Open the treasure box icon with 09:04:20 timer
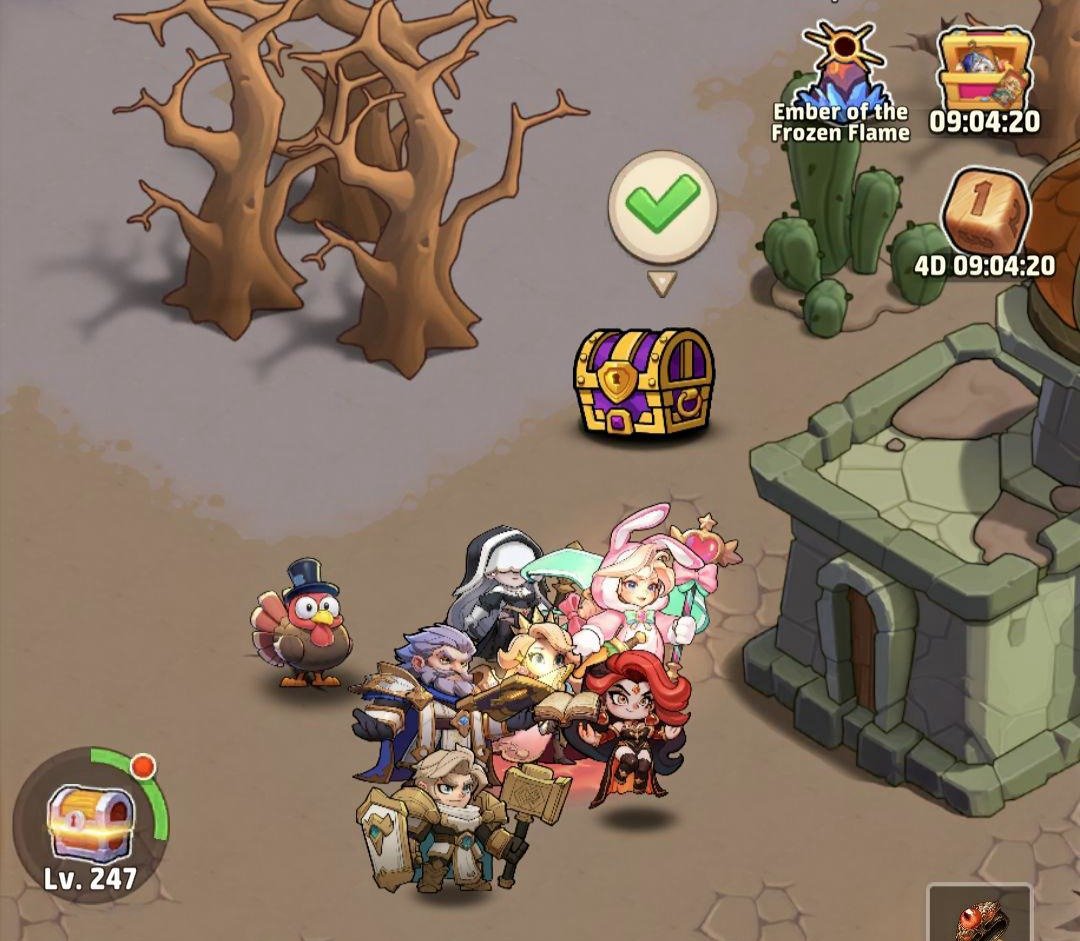The height and width of the screenshot is (941, 1080). [984, 70]
